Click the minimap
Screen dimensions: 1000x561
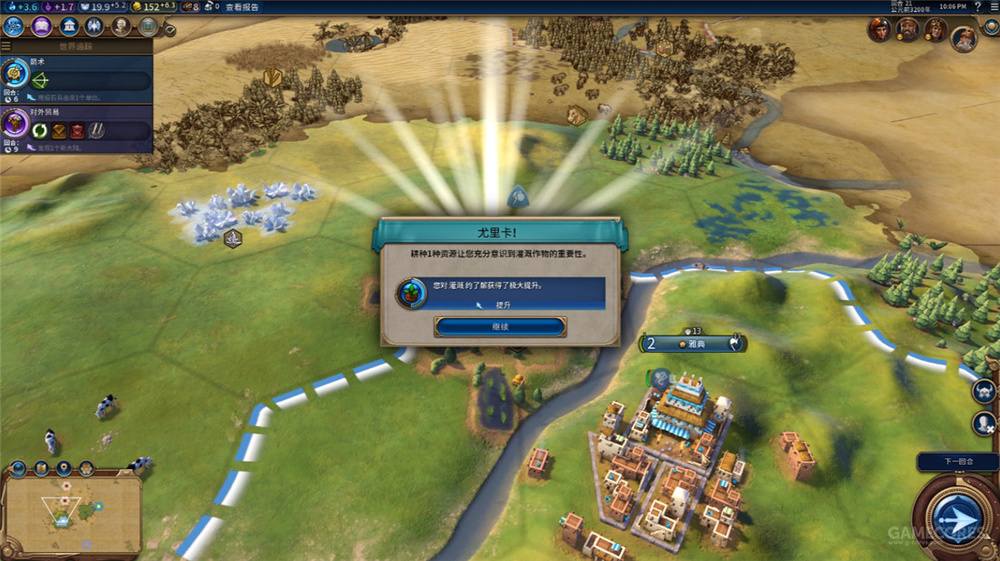point(70,515)
